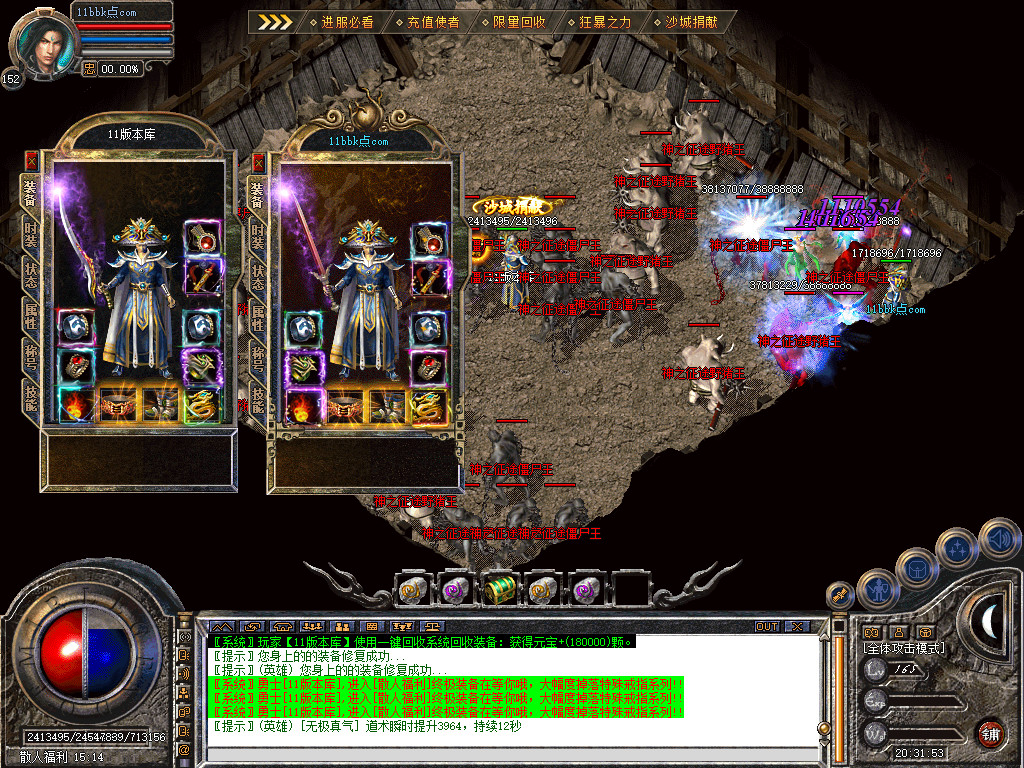Switch to 时装 tab in 11版本库 panel
The image size is (1024, 768).
tap(31, 237)
